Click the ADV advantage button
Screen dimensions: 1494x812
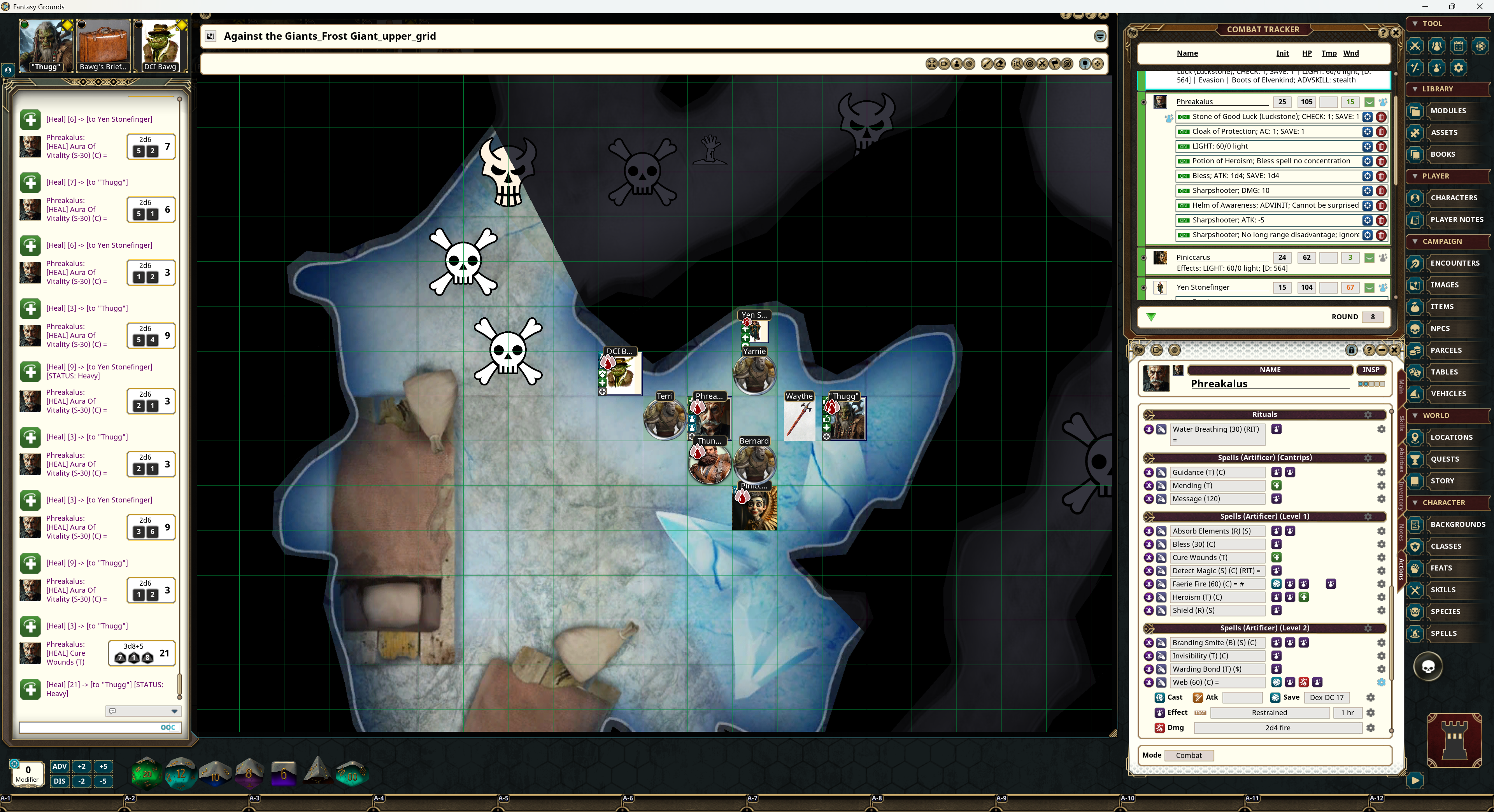[60, 767]
